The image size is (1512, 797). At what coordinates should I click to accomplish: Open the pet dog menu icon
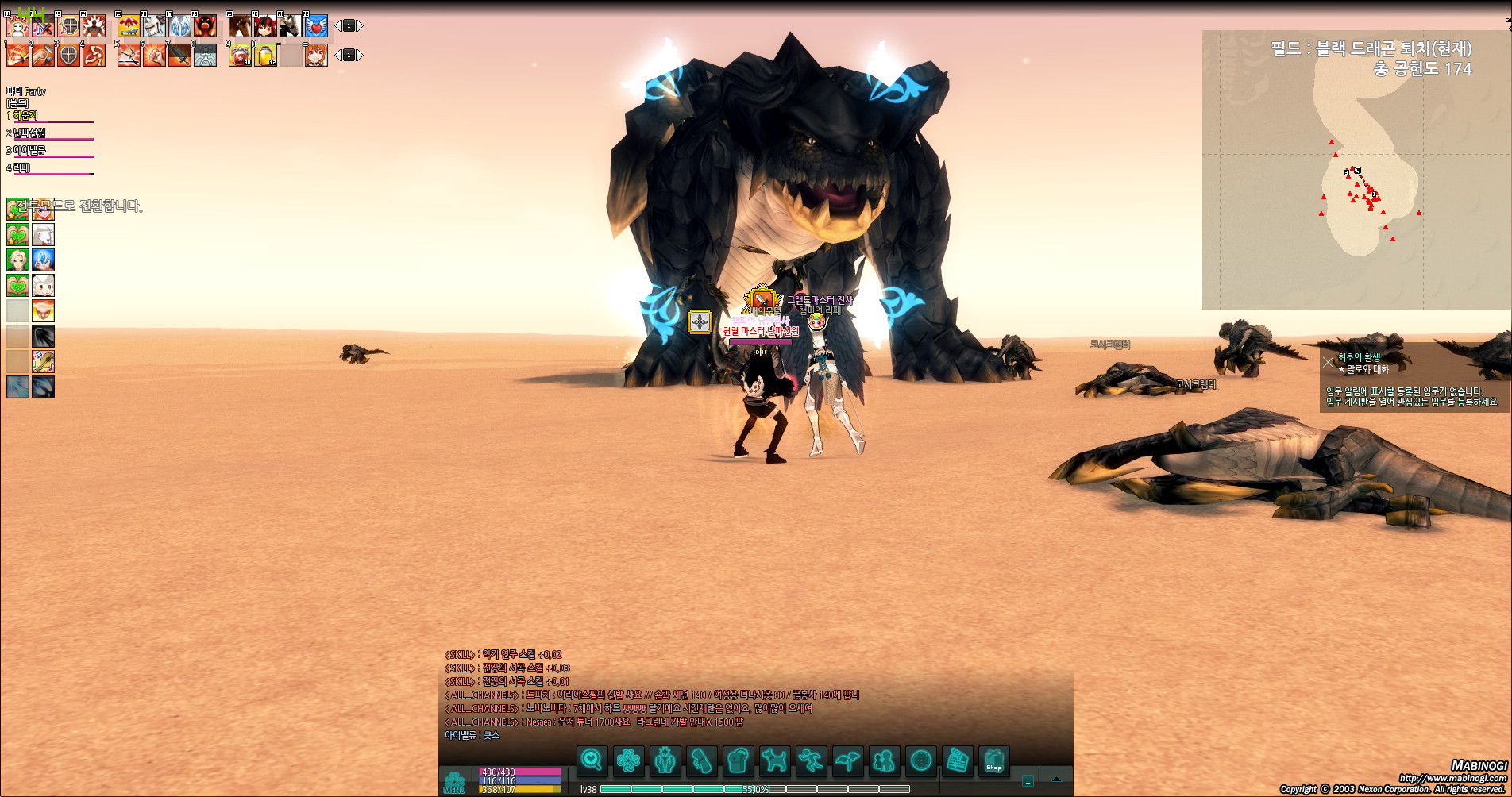(x=774, y=760)
